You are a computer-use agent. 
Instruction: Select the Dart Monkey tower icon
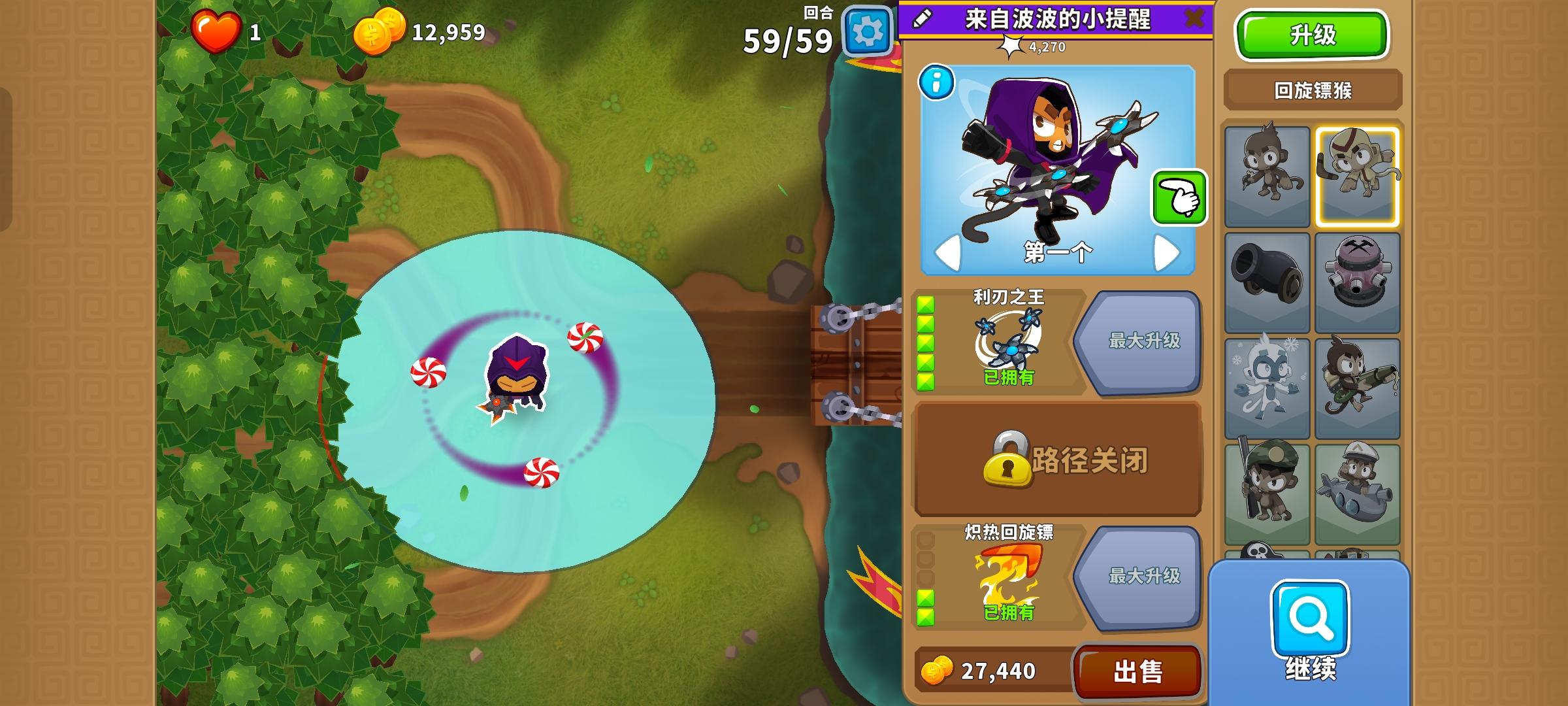tap(1267, 173)
